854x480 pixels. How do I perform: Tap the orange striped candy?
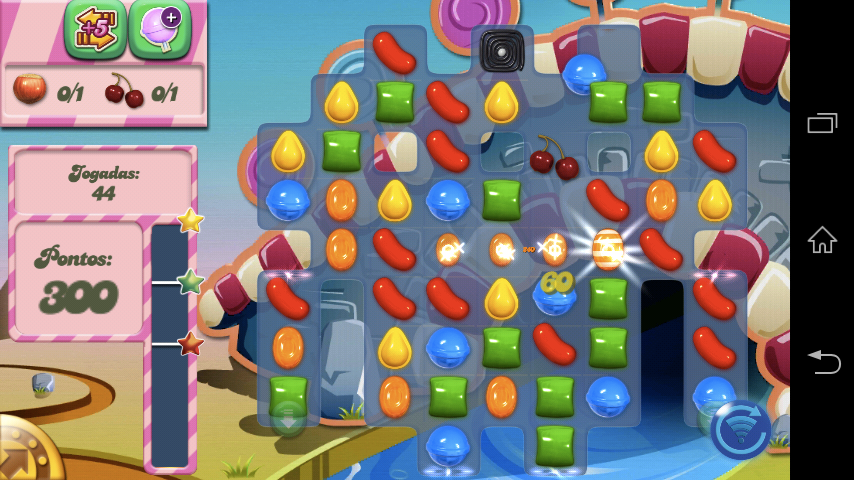(608, 249)
